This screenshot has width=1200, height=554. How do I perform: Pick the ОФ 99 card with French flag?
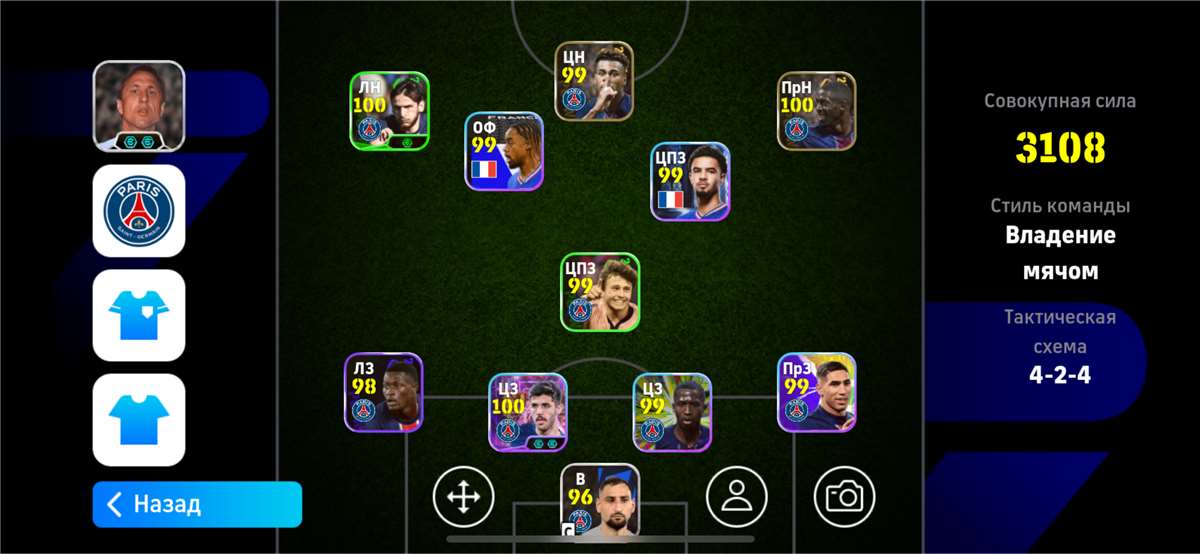(x=504, y=151)
